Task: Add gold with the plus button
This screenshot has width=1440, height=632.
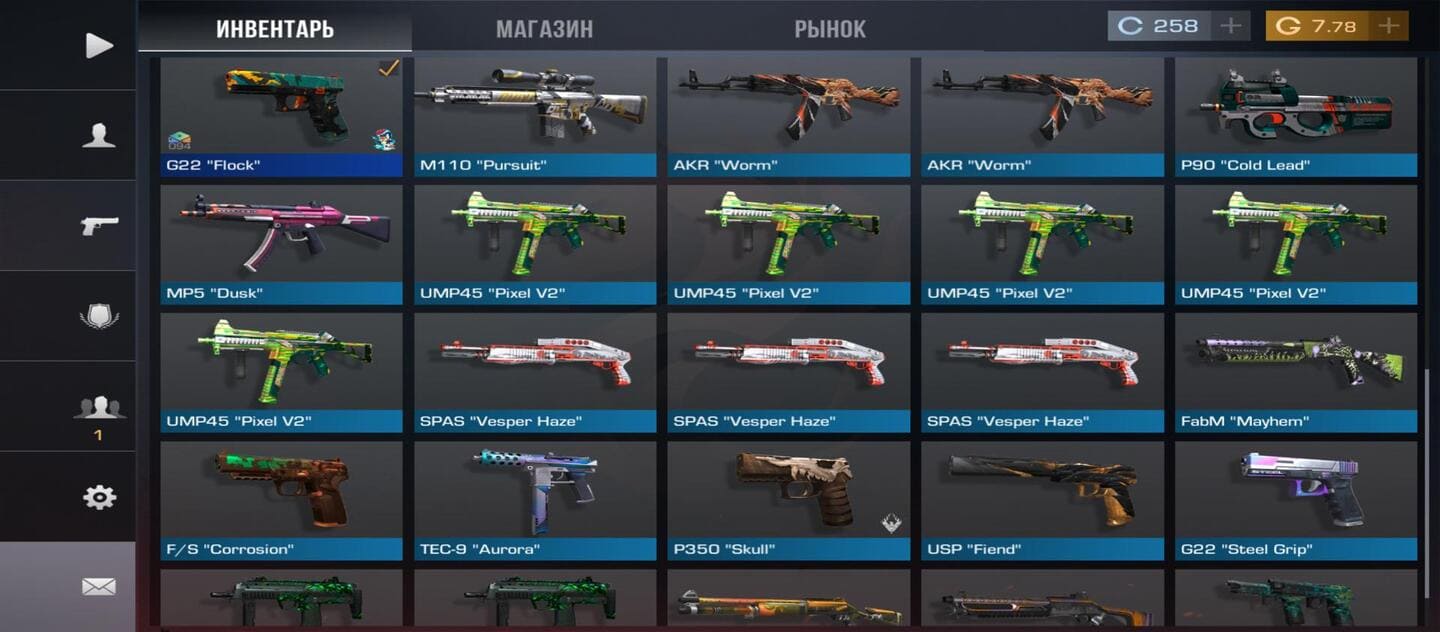Action: tap(1388, 26)
